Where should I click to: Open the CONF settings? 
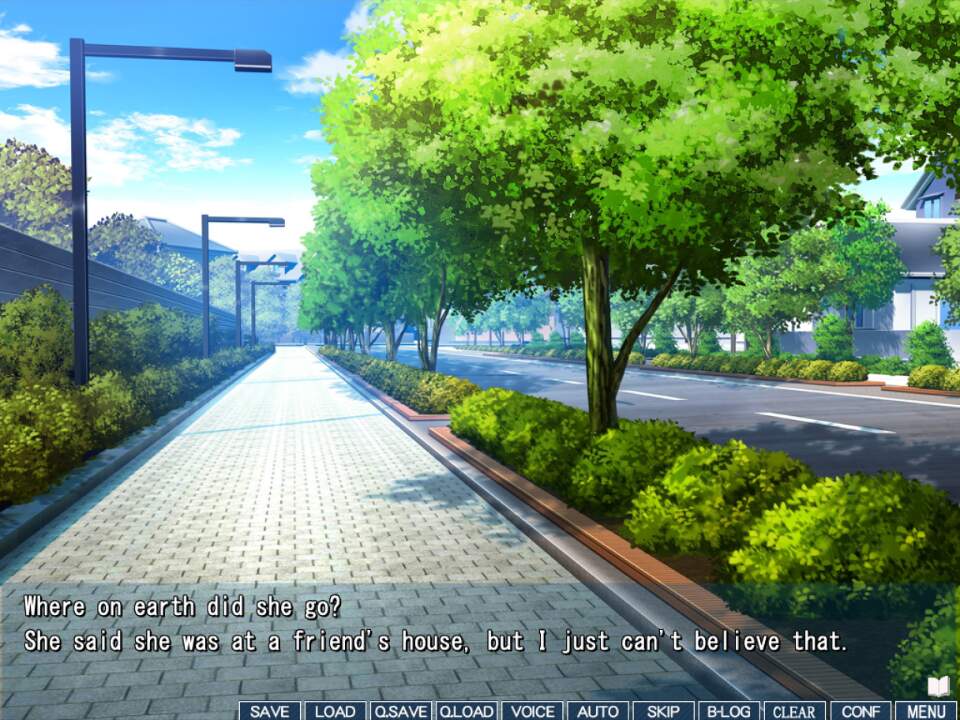860,711
